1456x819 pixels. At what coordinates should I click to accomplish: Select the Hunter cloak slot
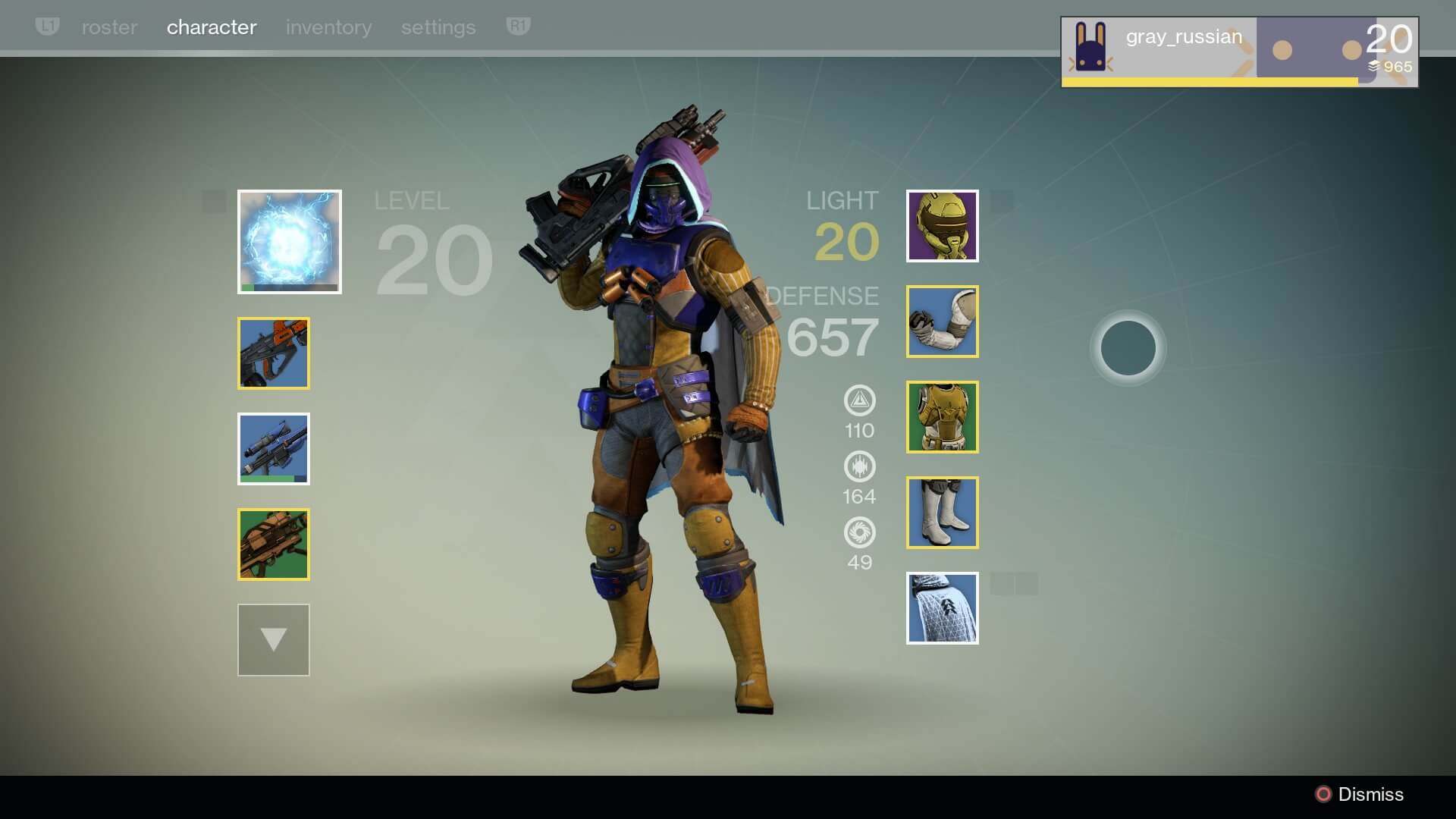click(942, 607)
